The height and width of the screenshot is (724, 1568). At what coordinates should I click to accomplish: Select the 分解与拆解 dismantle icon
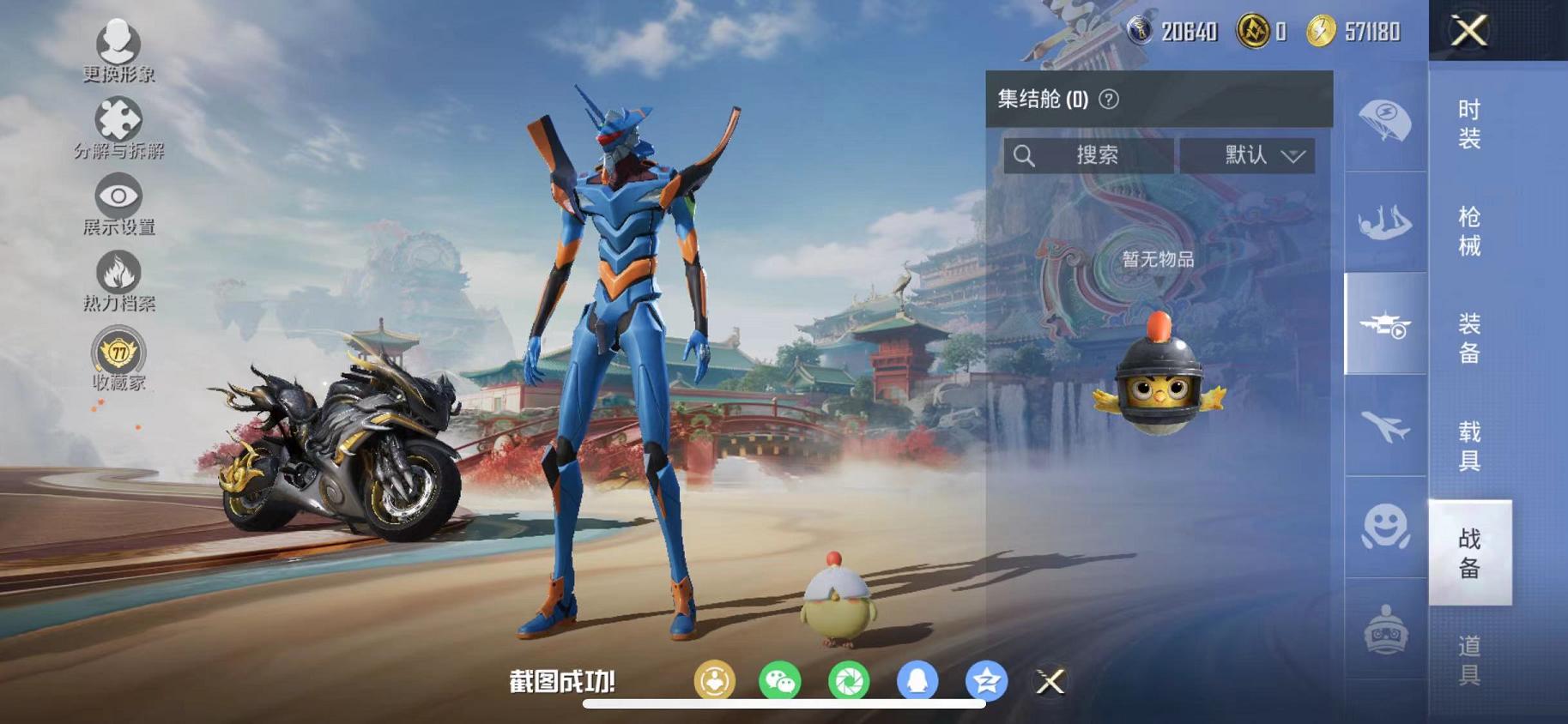pos(119,120)
